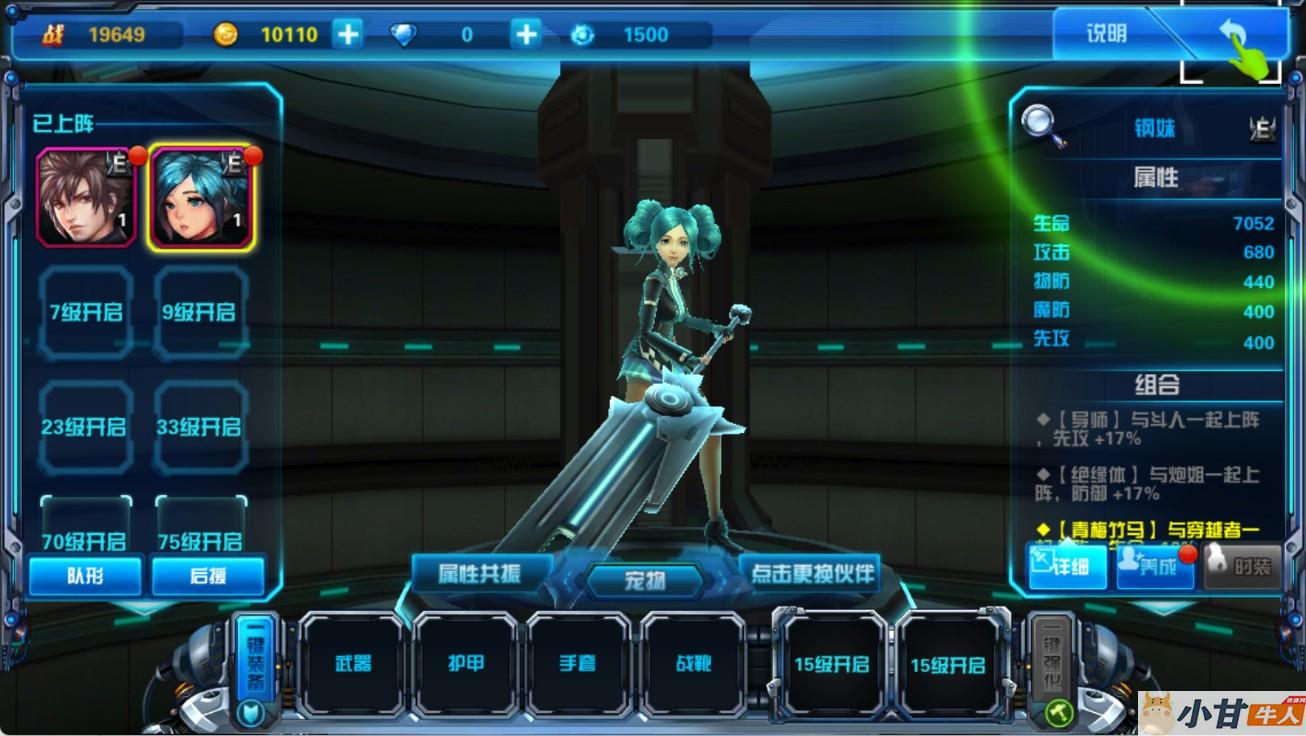Switch to the 养成 training tab
This screenshot has width=1306, height=736.
[x=1155, y=567]
